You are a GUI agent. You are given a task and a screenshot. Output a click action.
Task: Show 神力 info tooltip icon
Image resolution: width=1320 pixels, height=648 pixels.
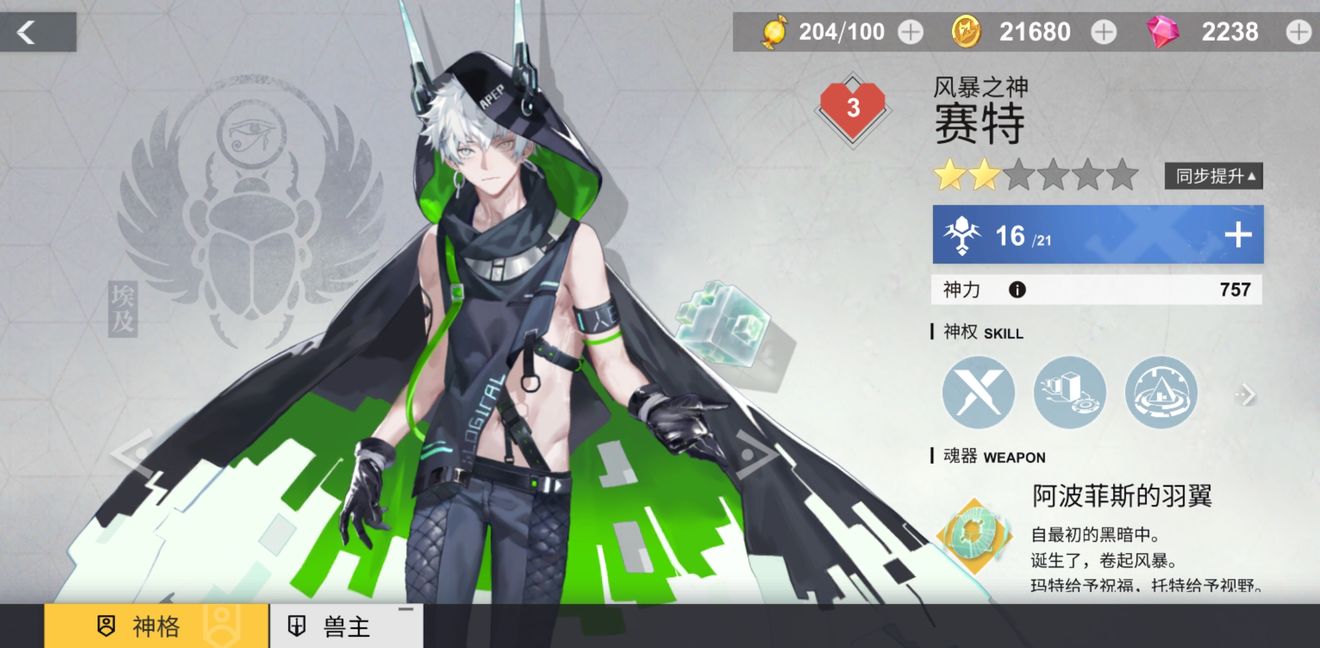pos(1017,290)
